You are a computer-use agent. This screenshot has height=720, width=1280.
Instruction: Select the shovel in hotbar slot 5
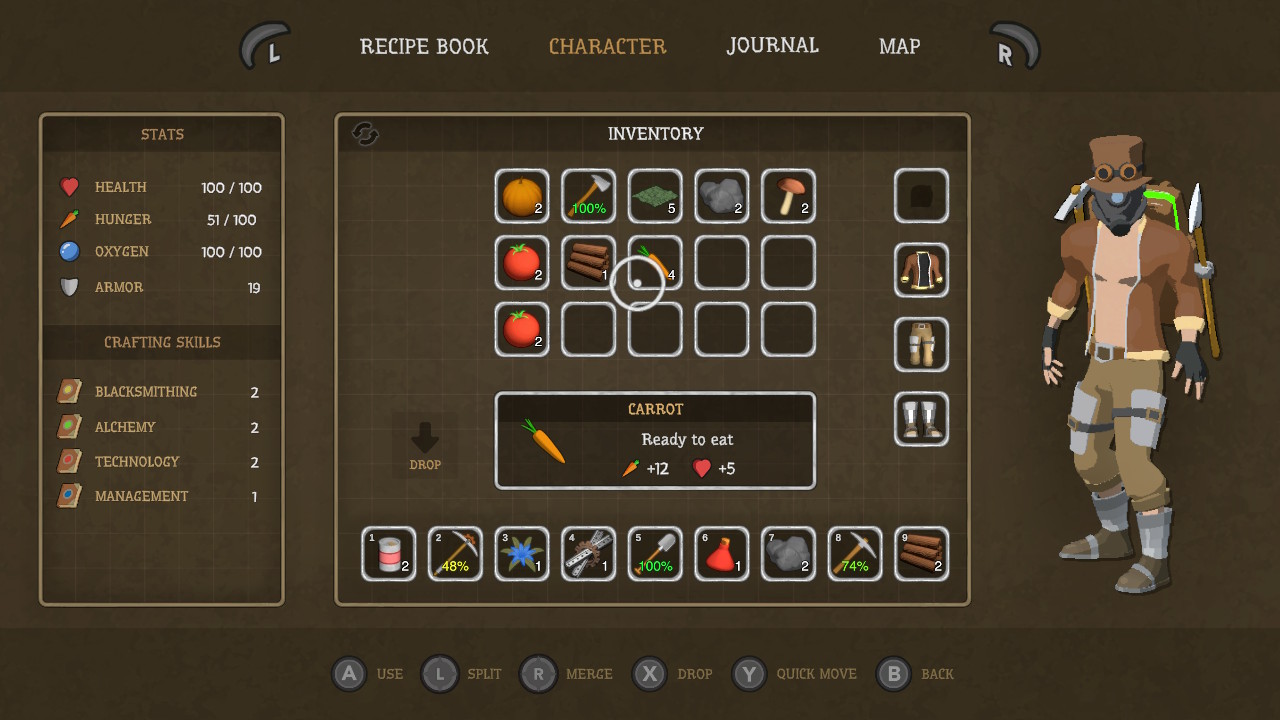(654, 553)
